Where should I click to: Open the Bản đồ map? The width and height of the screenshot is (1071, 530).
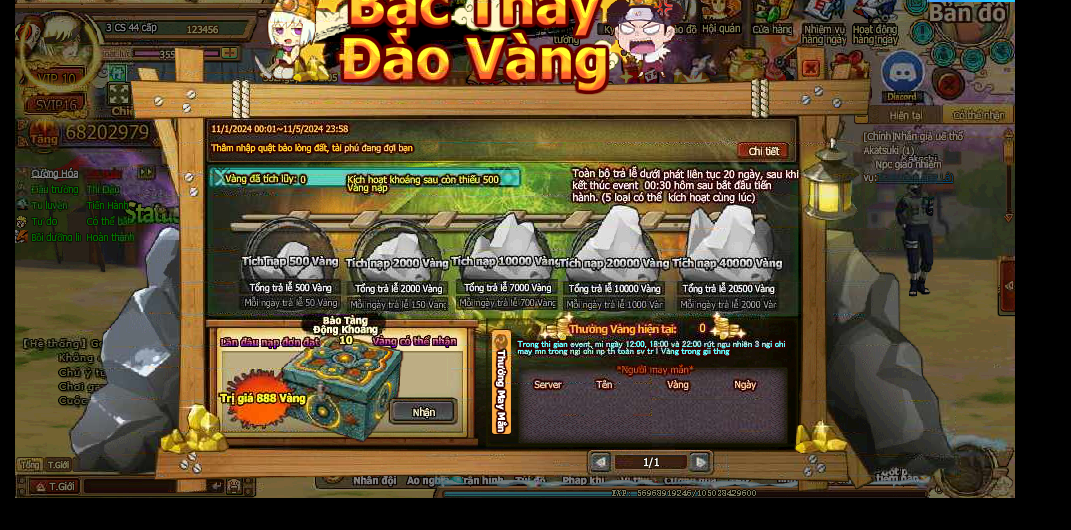(965, 14)
